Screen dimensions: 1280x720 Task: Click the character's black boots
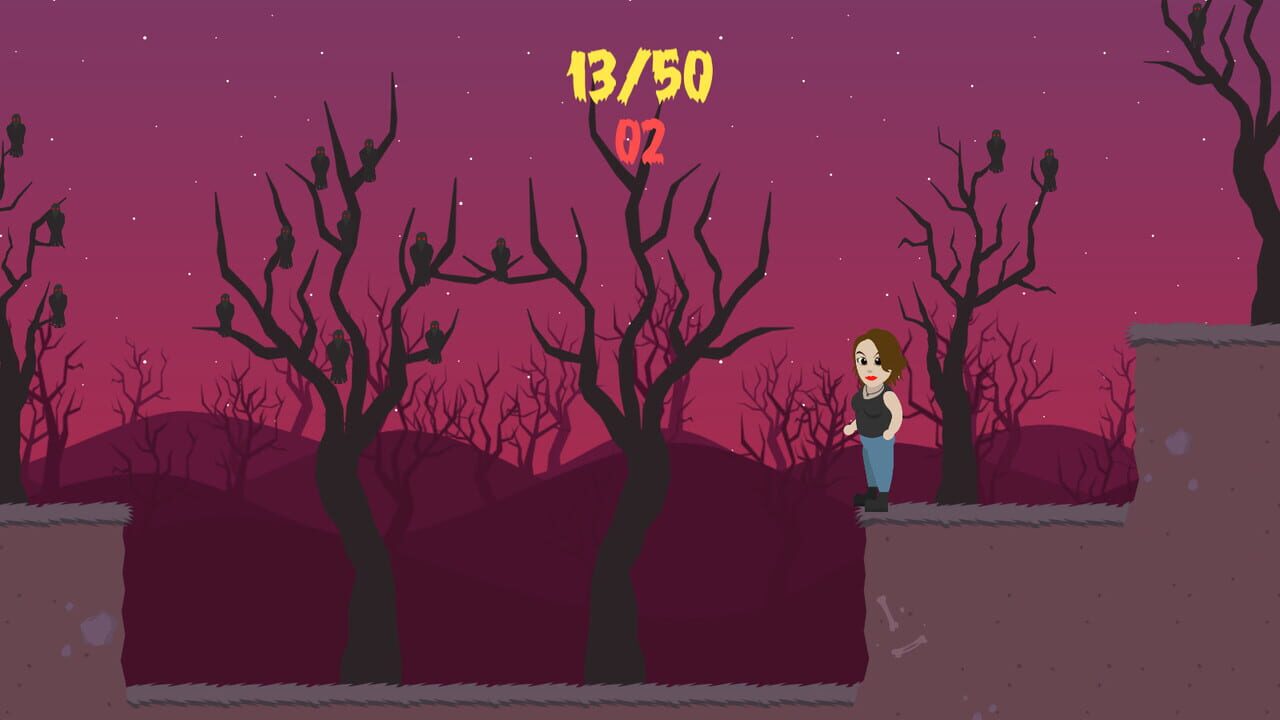[874, 498]
